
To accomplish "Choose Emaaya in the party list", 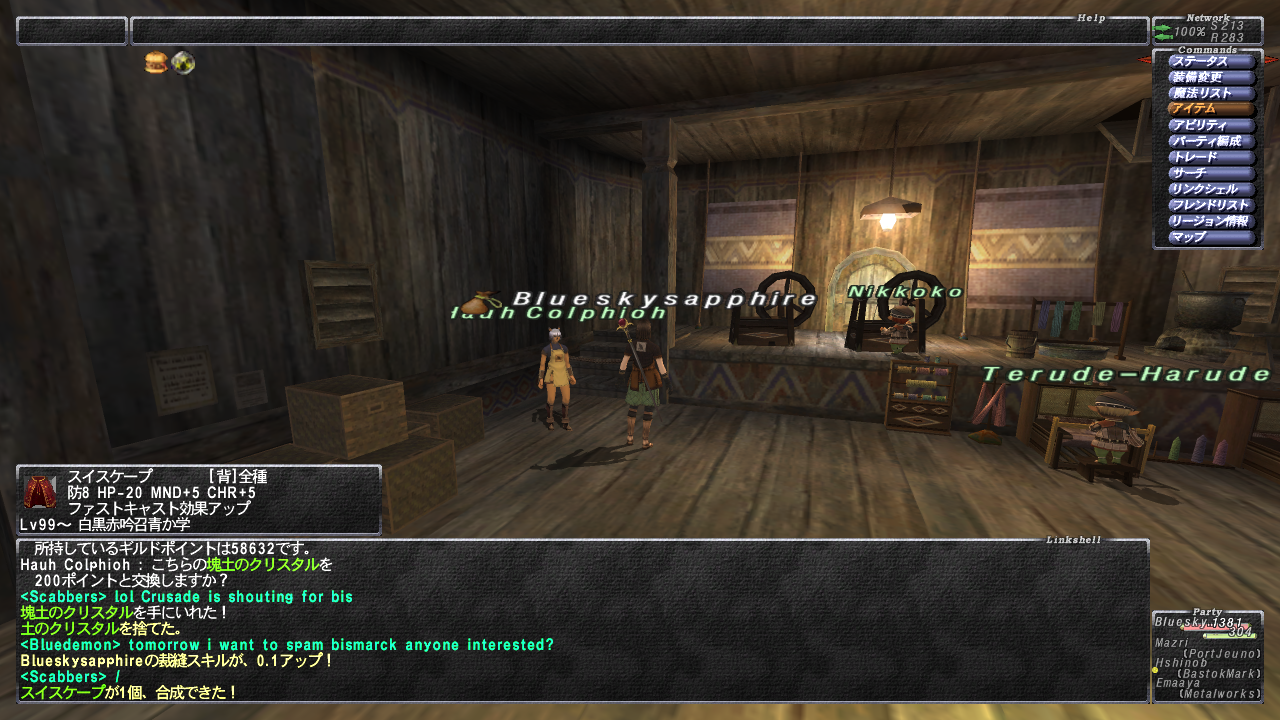I will tap(1206, 688).
